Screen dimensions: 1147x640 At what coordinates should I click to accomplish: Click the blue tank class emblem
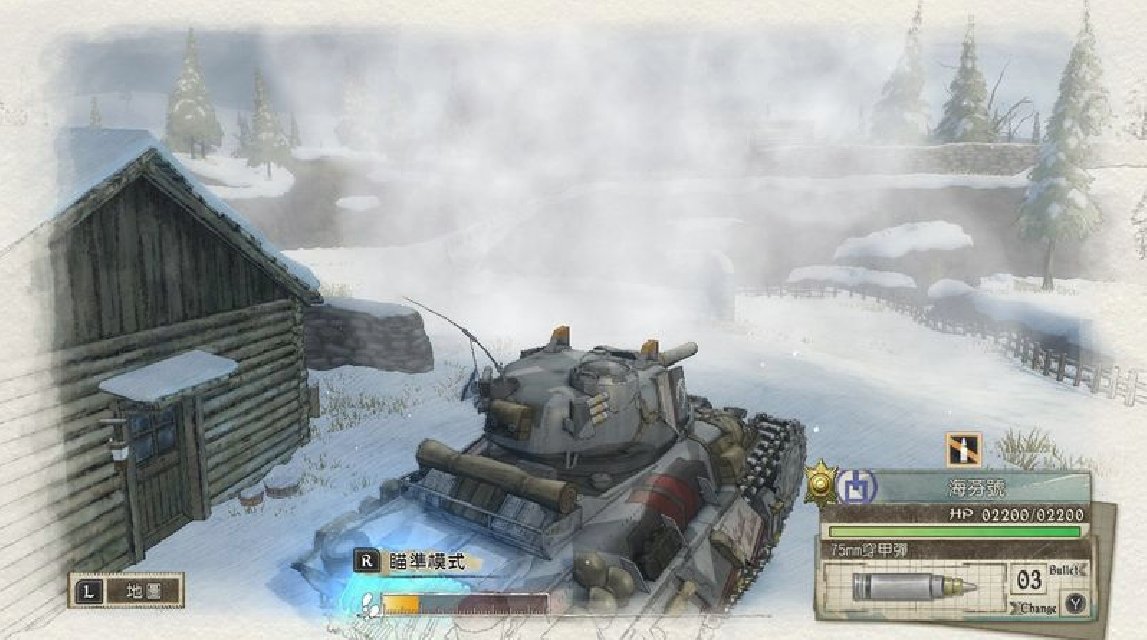click(856, 487)
